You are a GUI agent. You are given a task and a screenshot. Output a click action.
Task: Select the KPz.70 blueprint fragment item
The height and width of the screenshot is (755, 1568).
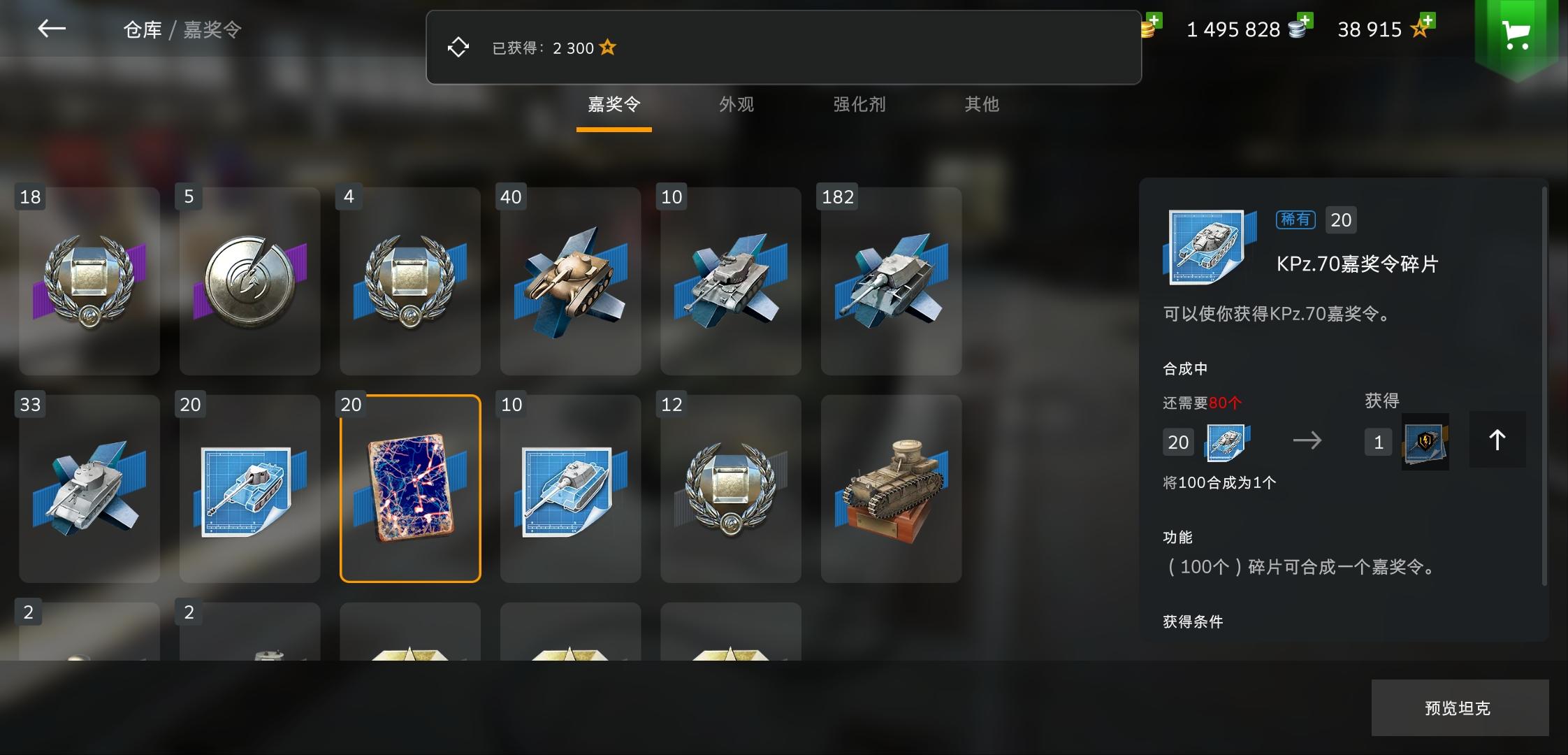tap(249, 489)
